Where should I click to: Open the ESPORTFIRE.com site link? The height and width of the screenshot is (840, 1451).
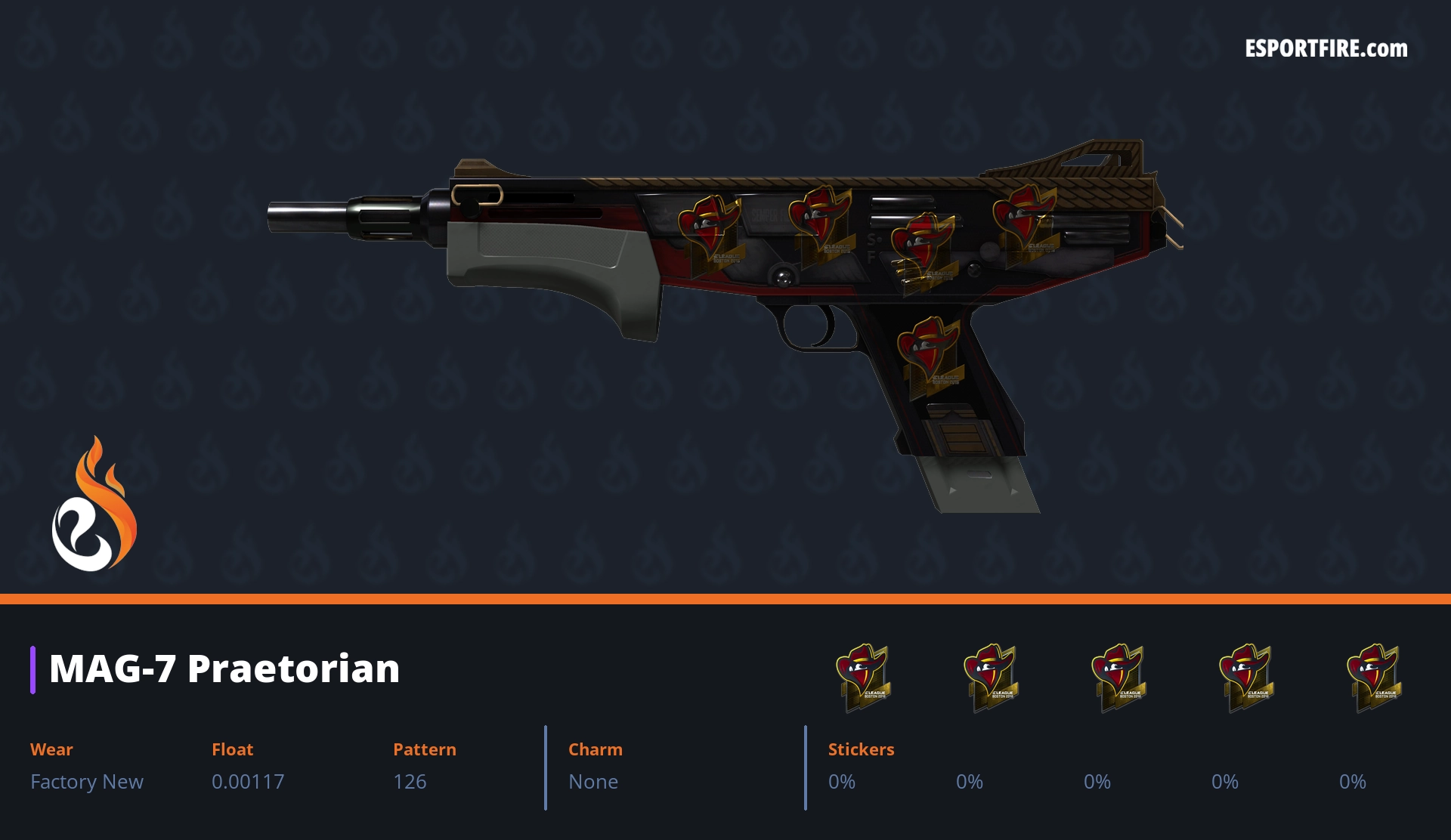(1326, 49)
